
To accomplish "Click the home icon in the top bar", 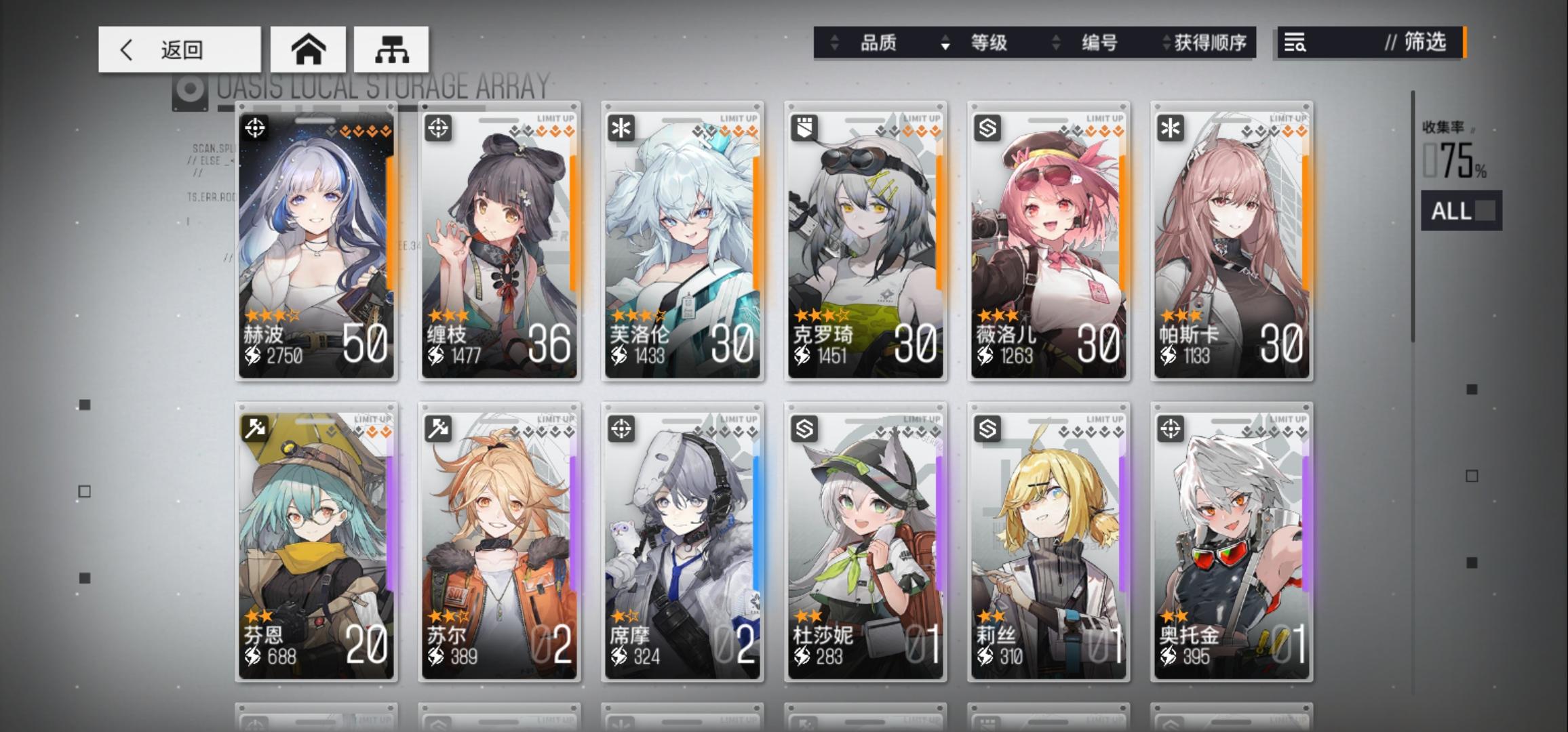I will tap(308, 48).
